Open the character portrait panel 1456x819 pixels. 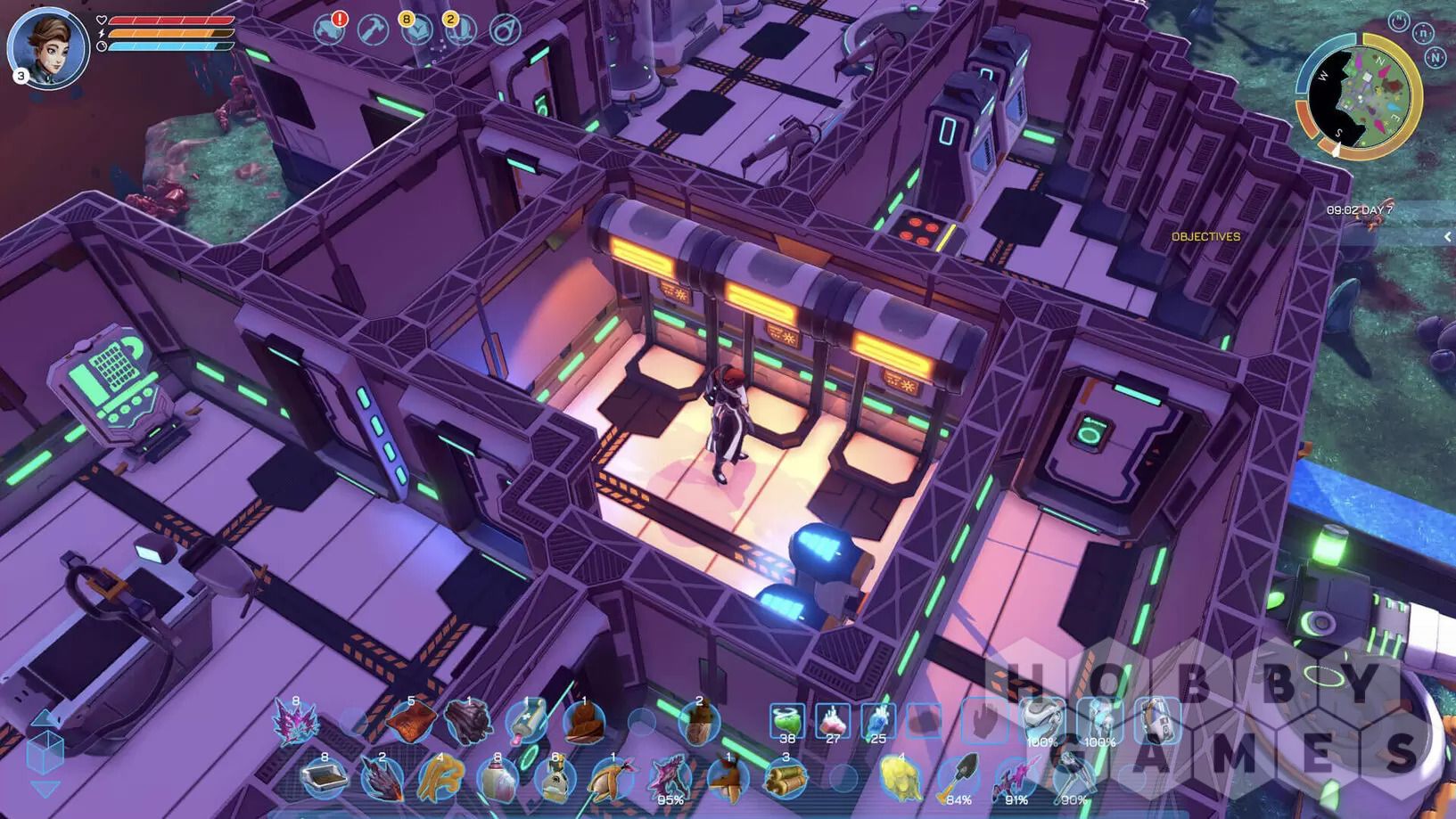click(47, 48)
